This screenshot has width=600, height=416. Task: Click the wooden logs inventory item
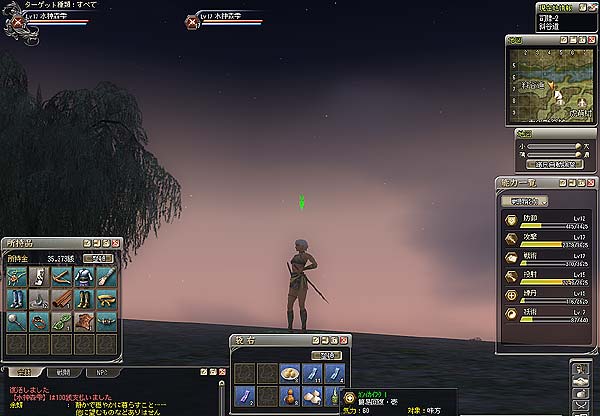[x=62, y=298]
